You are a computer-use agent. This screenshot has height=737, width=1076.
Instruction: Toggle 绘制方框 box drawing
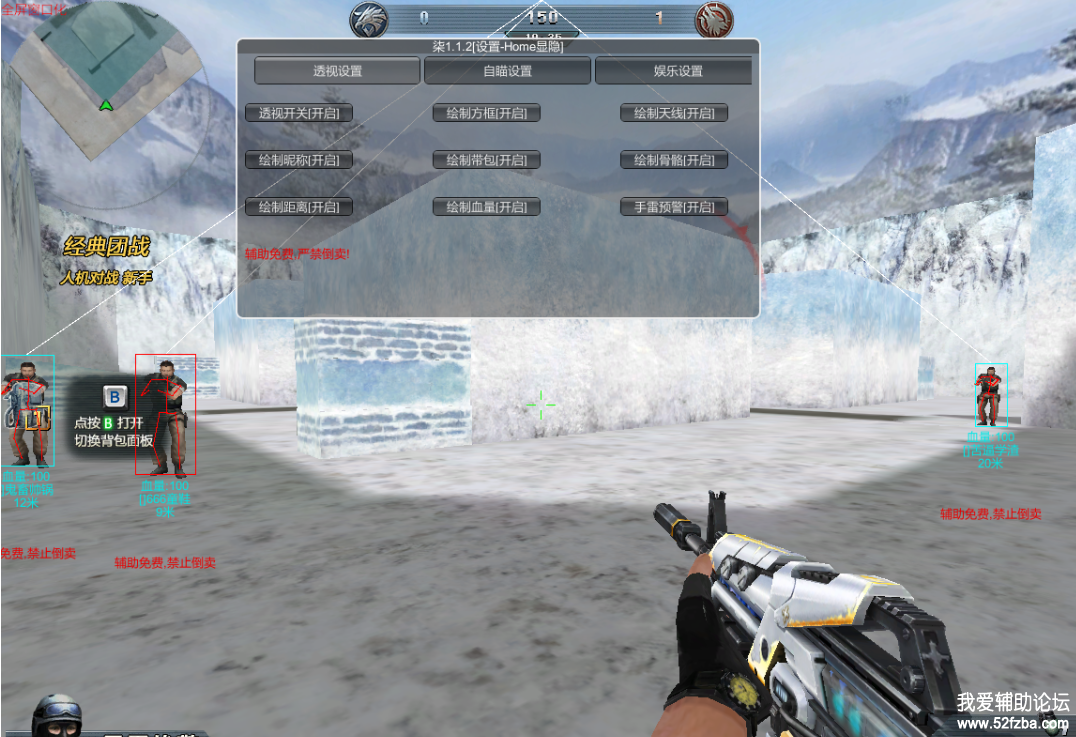tap(487, 113)
